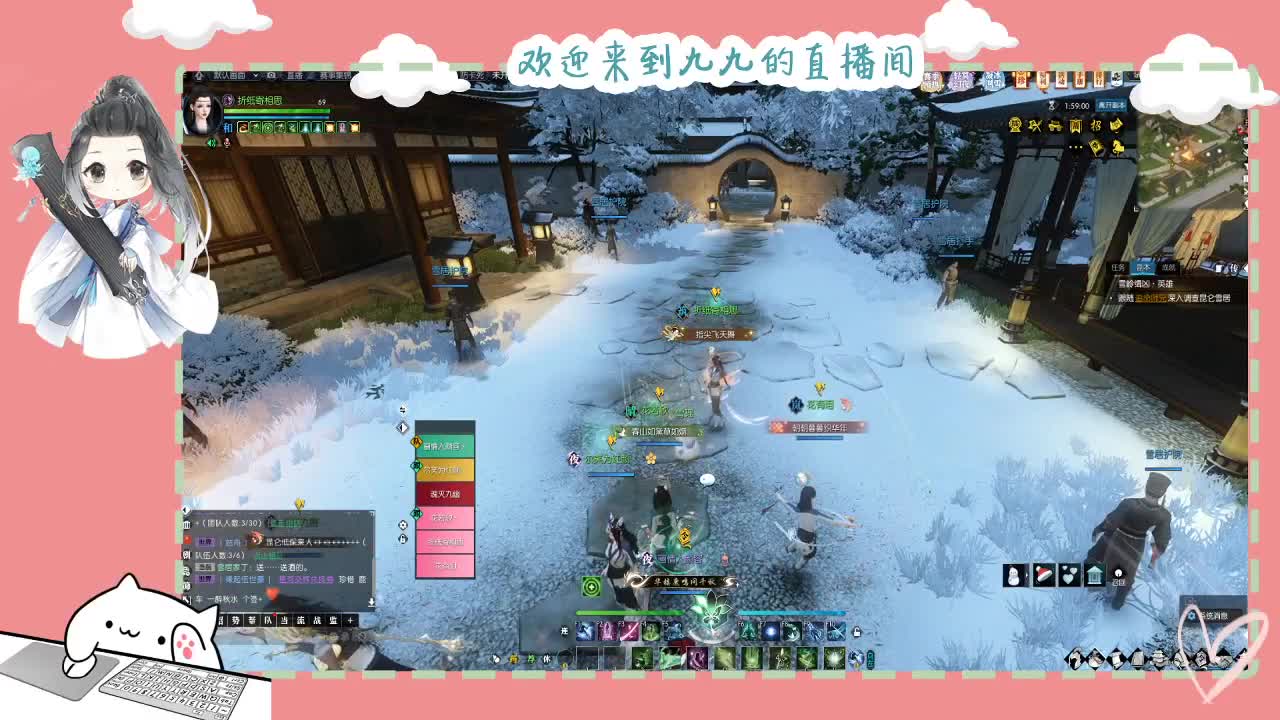Mute the speaker icon under the character portrait

click(x=211, y=142)
